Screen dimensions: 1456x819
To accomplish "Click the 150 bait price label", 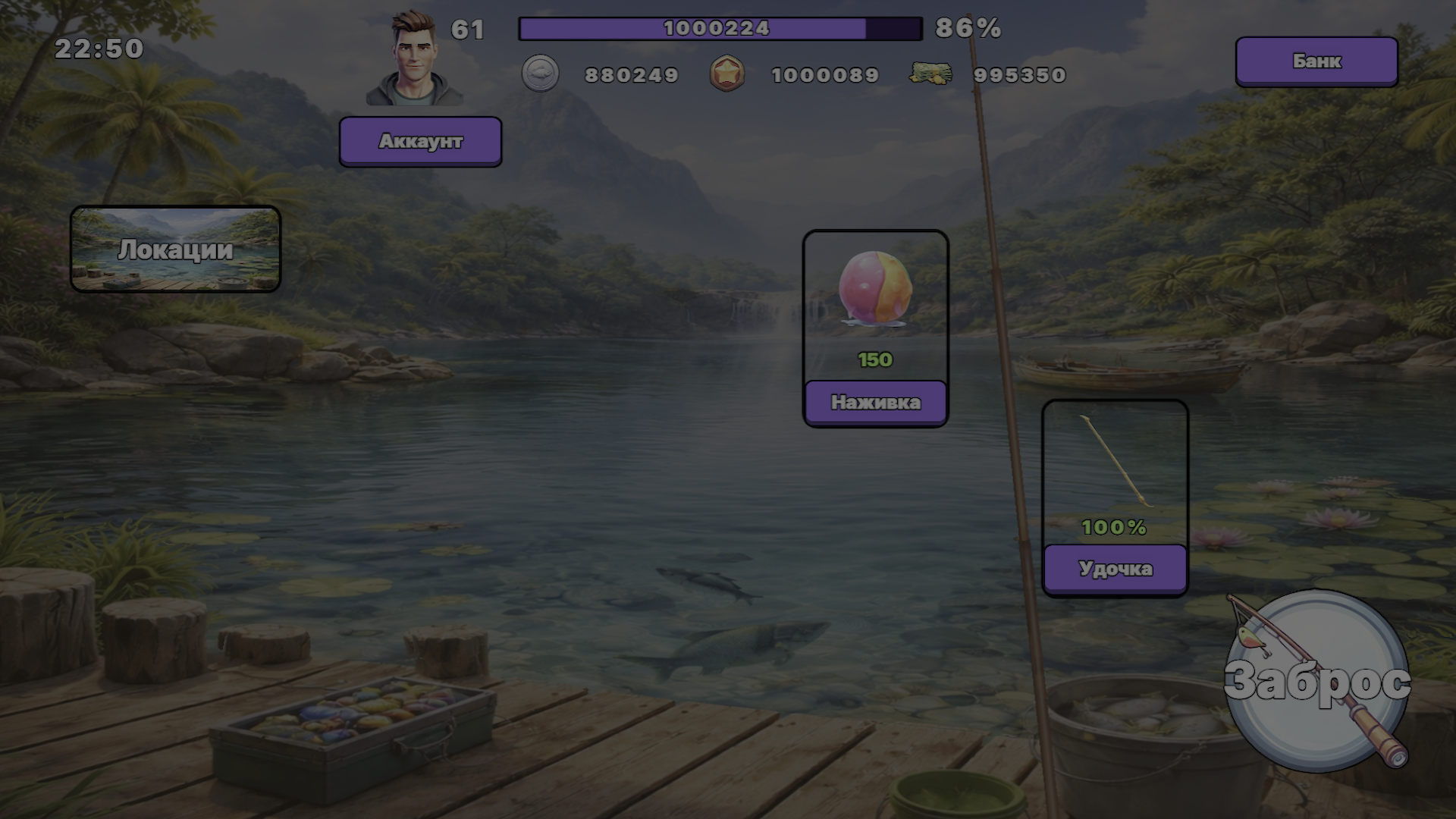I will click(874, 359).
